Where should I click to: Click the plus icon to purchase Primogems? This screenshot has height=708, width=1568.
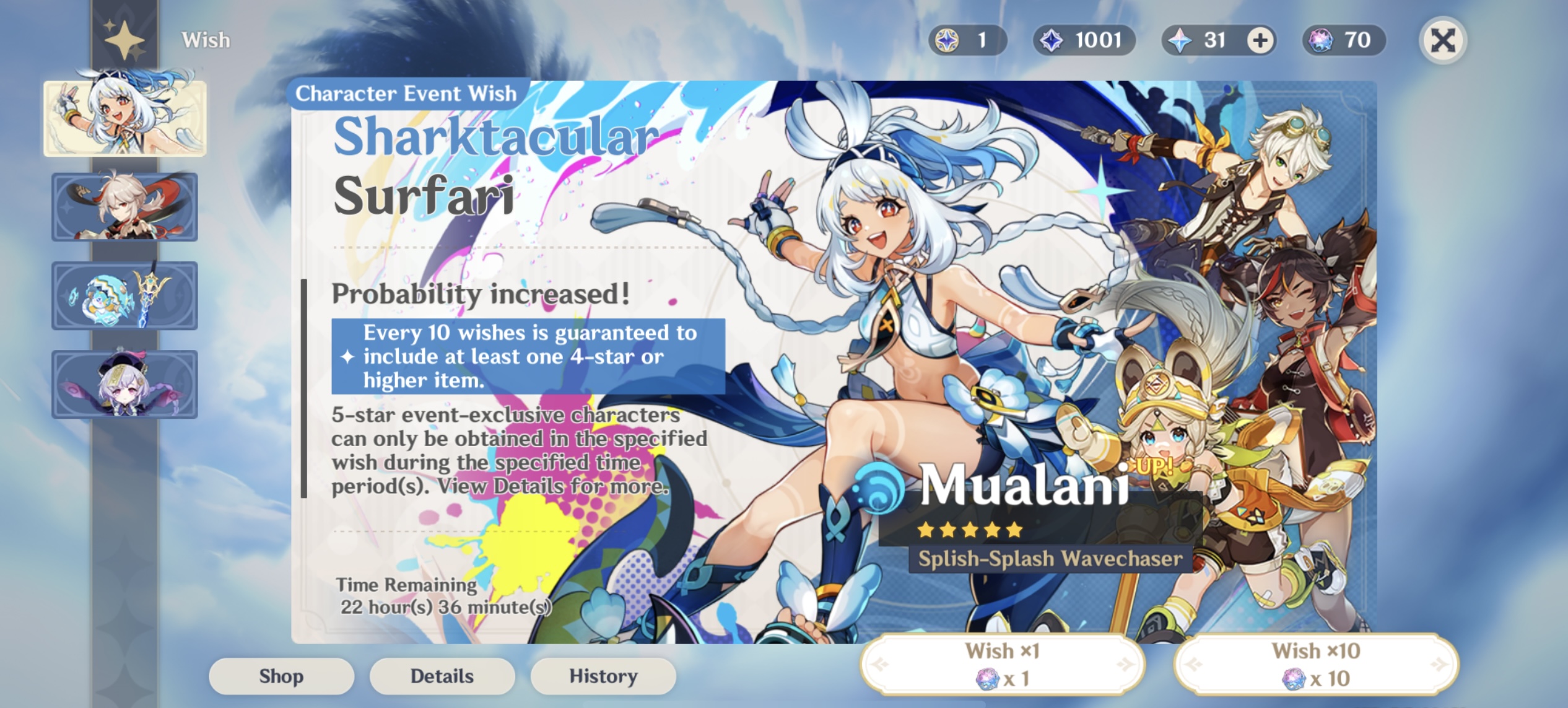[1260, 40]
